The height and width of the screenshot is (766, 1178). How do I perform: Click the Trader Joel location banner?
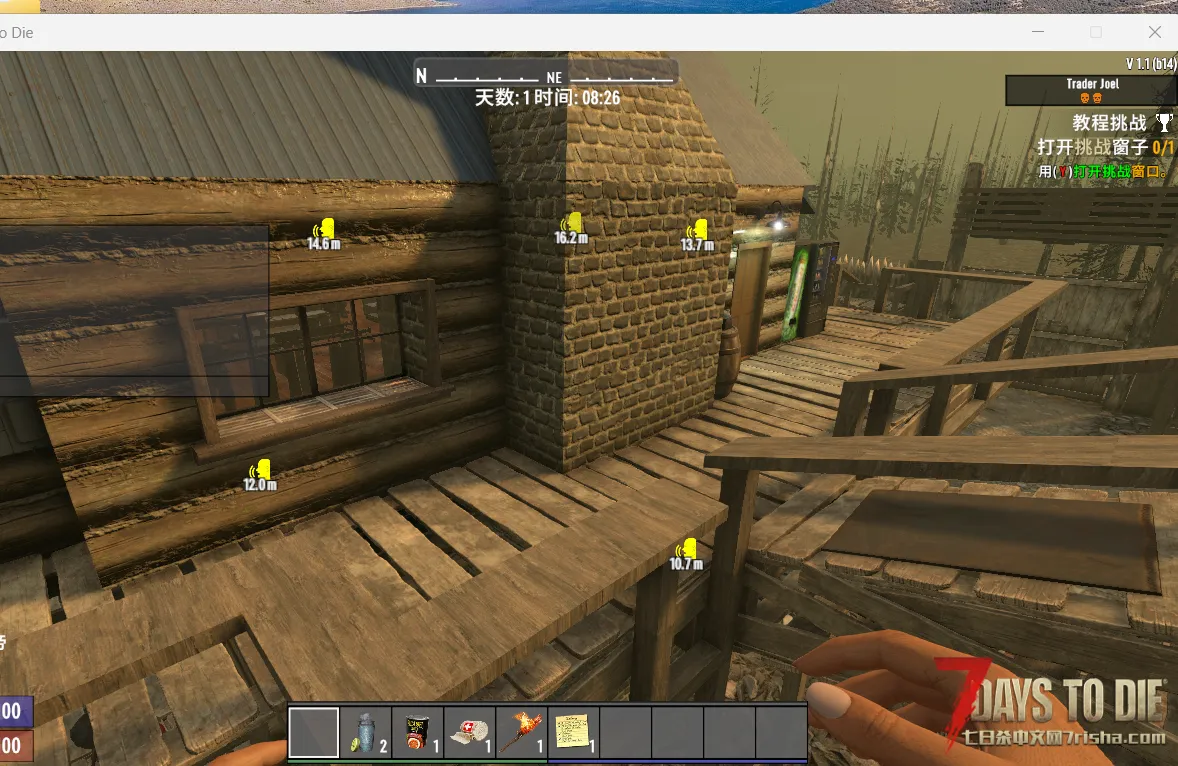click(x=1091, y=90)
